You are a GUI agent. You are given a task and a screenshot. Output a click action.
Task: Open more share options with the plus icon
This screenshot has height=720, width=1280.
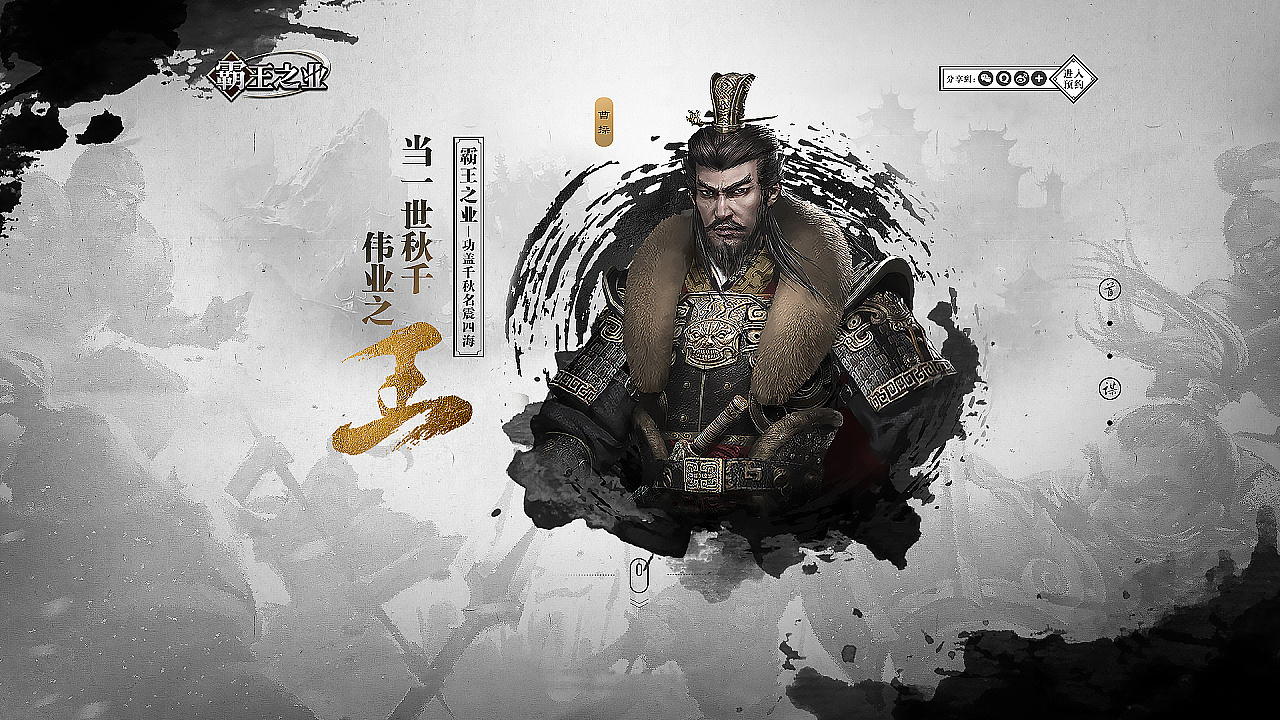point(1039,78)
